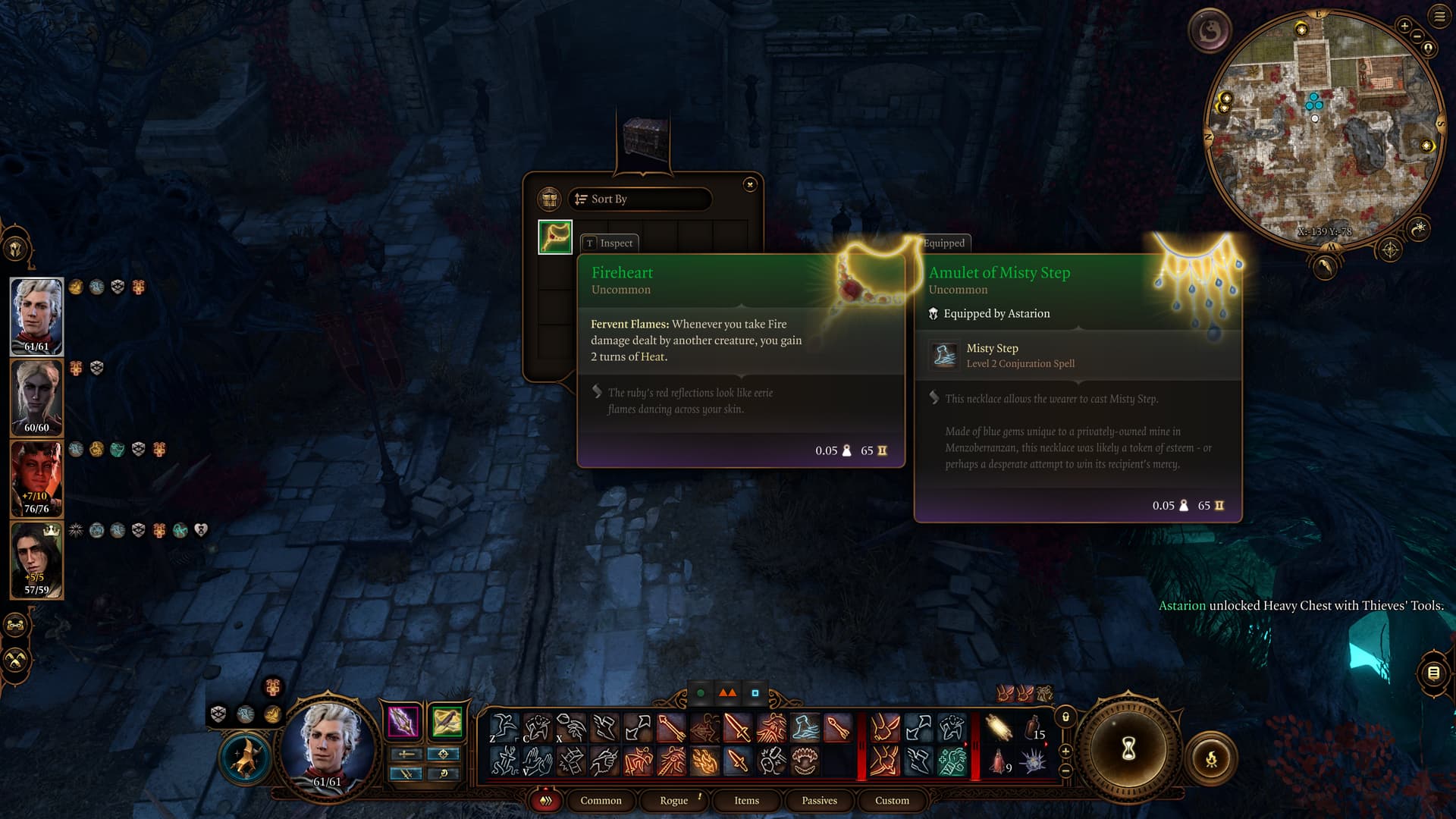The height and width of the screenshot is (819, 1456).
Task: Activate the Misty Step boot icon on hotbar
Action: pyautogui.click(x=805, y=728)
